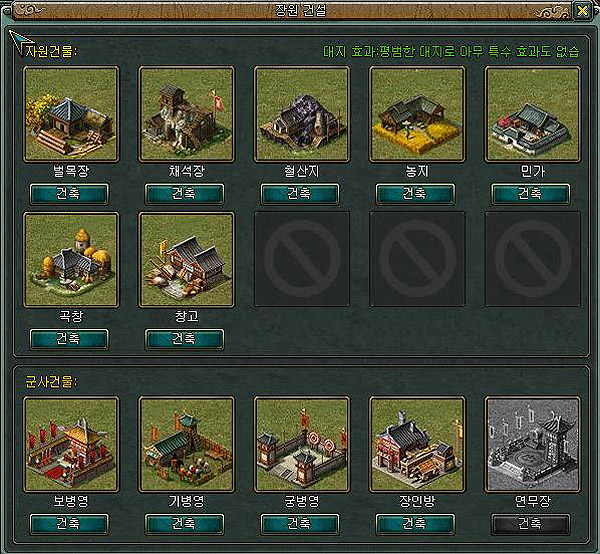Build the 벌목장 lumber mill
Screen dimensions: 600x554
coord(69,194)
